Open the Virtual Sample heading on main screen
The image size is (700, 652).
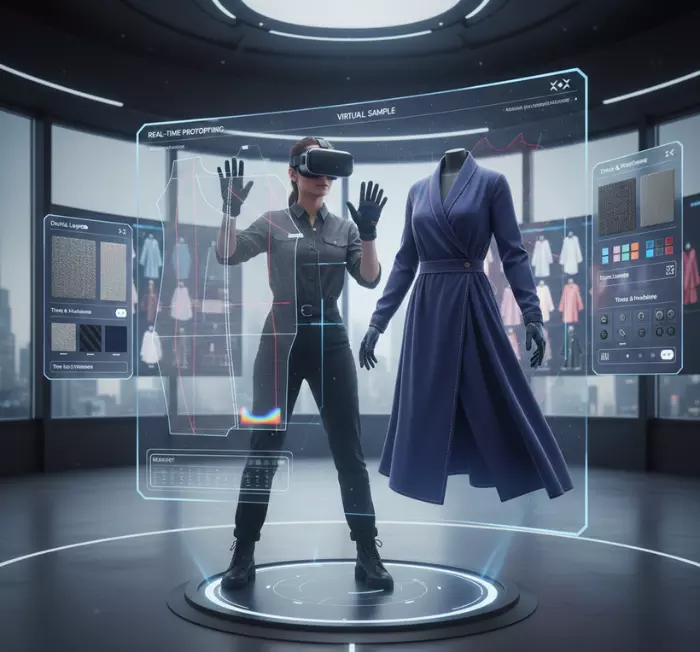[x=366, y=116]
